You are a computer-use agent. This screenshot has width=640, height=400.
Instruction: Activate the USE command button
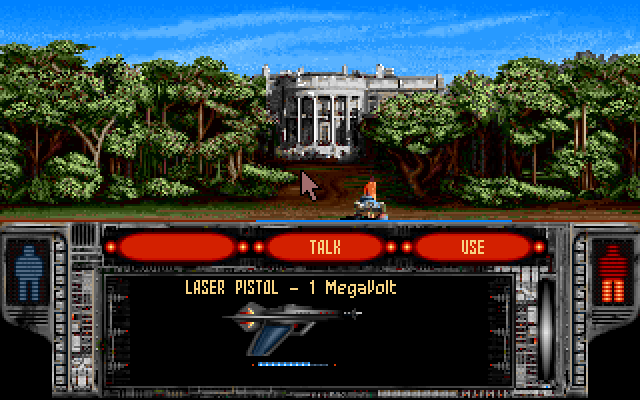click(x=472, y=247)
